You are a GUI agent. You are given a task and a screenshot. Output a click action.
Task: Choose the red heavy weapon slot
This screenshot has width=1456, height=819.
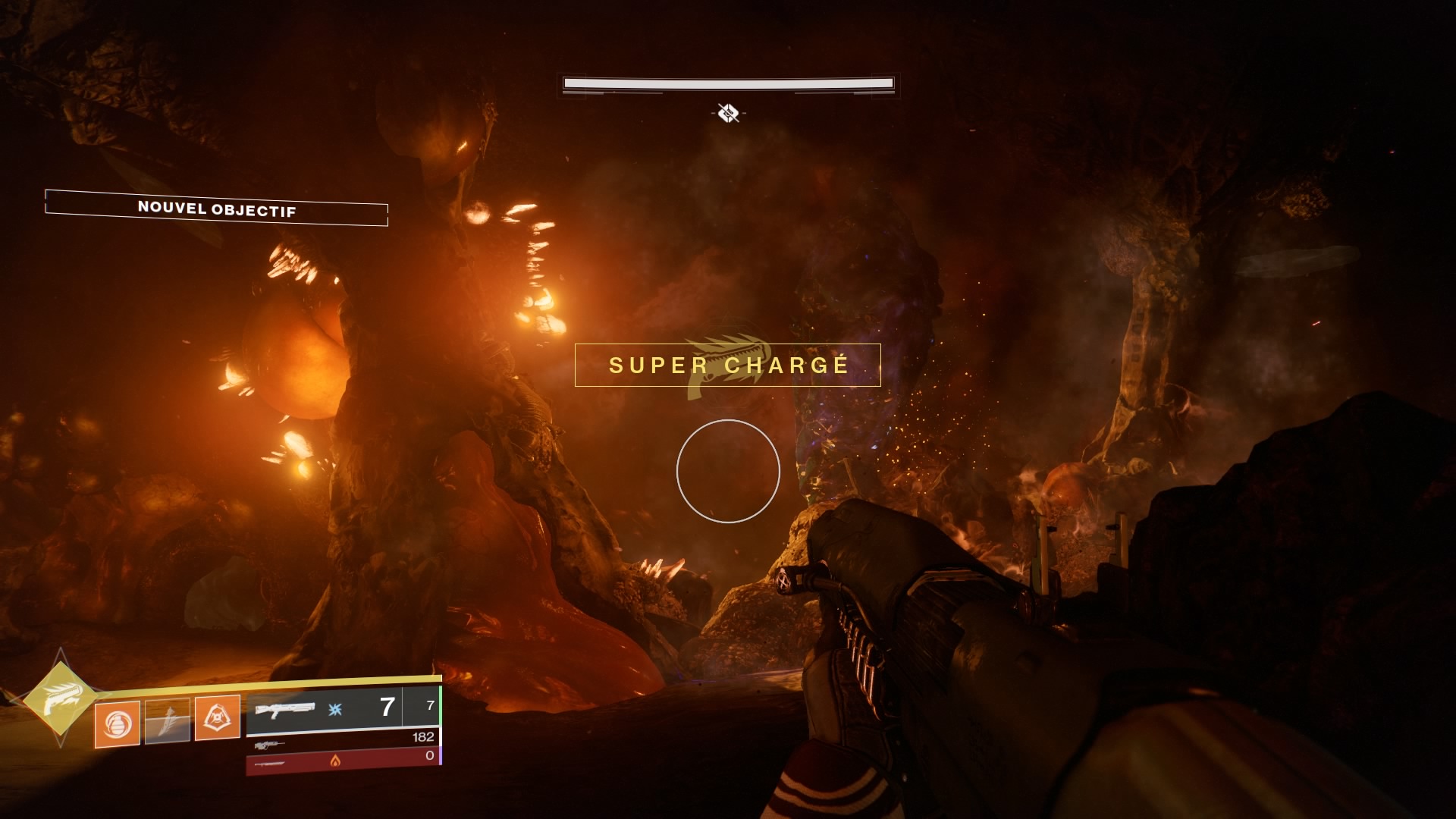pos(343,761)
